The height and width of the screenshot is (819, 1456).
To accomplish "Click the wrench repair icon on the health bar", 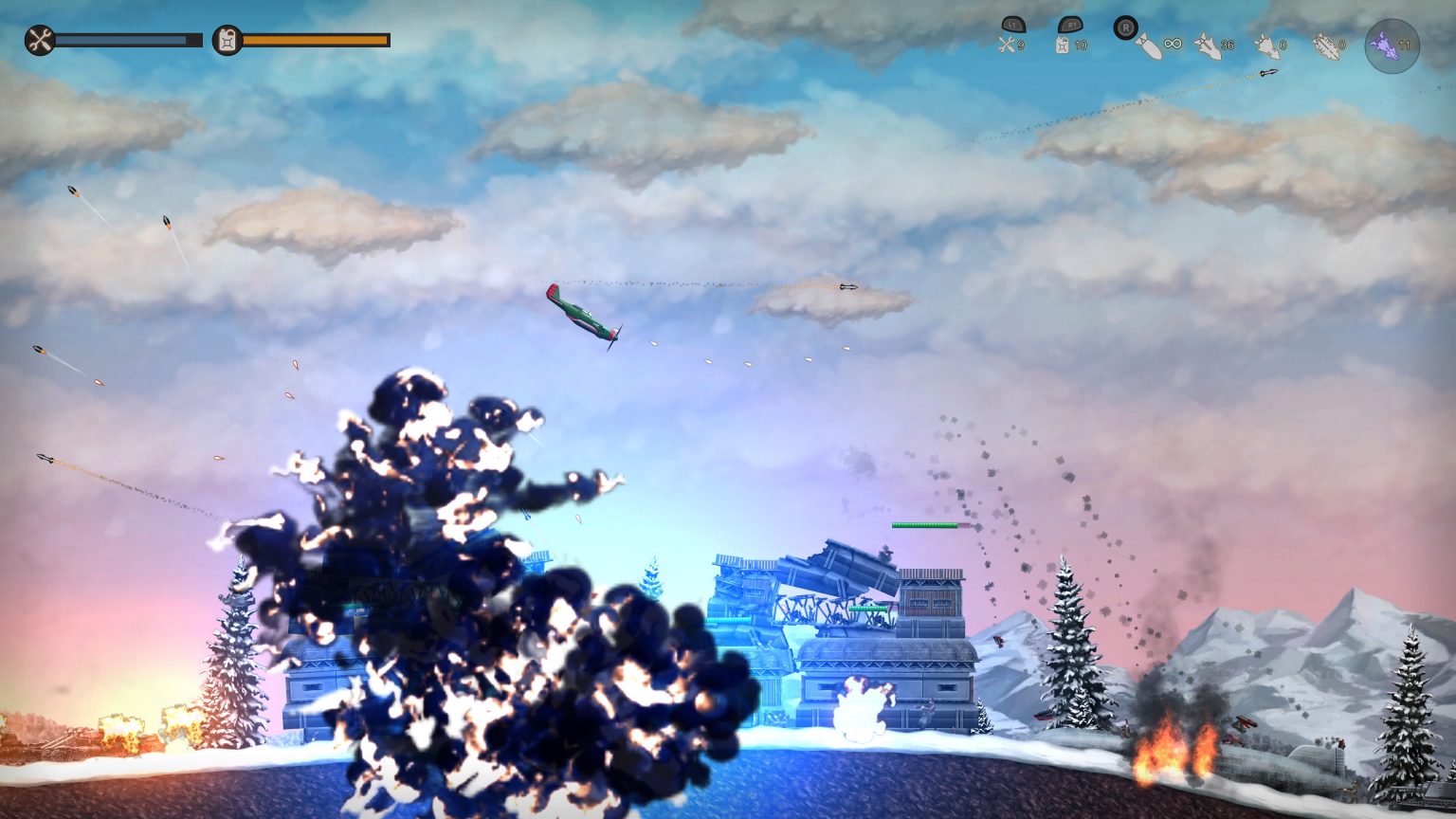I will [40, 41].
